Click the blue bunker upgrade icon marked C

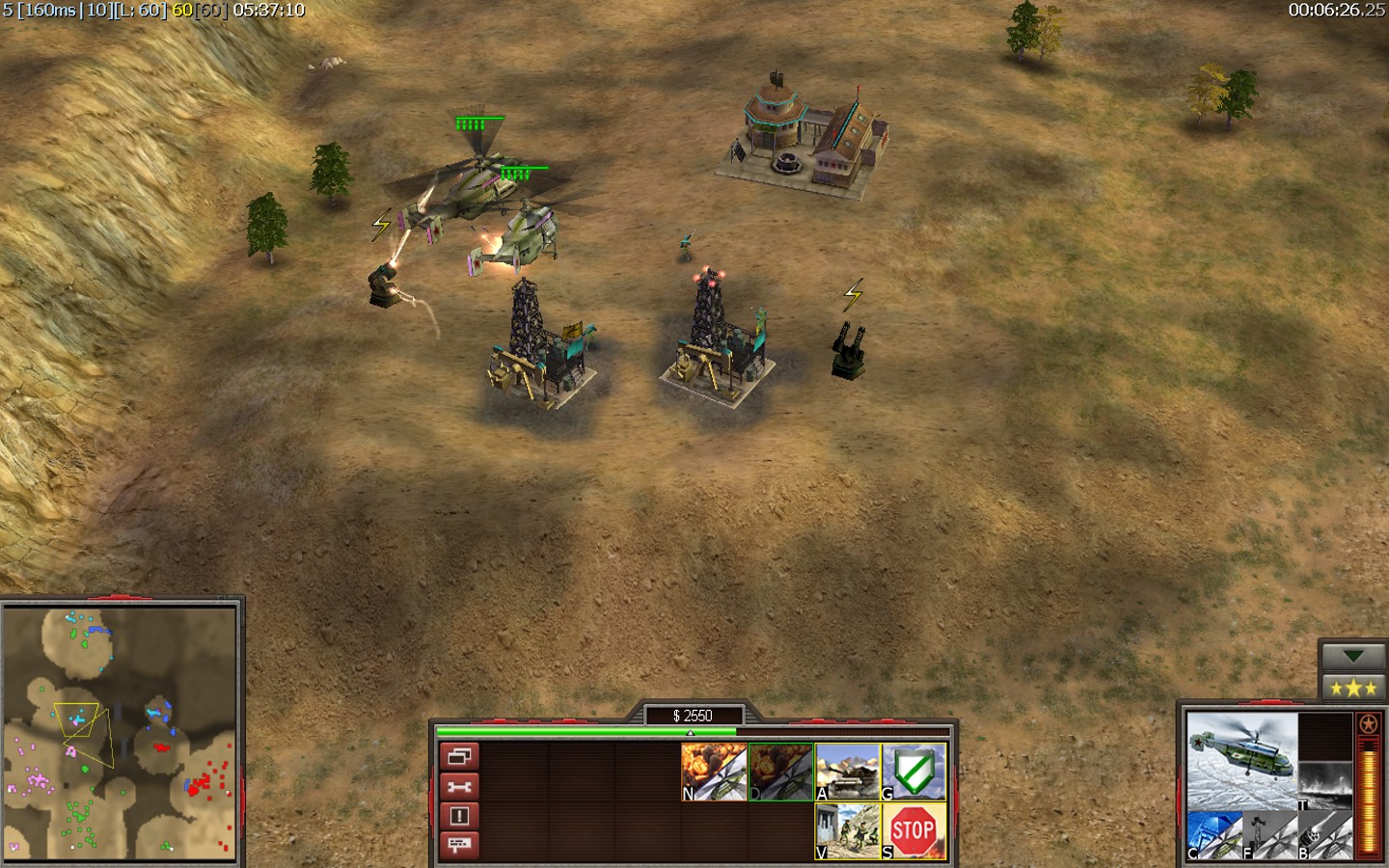pyautogui.click(x=1213, y=835)
